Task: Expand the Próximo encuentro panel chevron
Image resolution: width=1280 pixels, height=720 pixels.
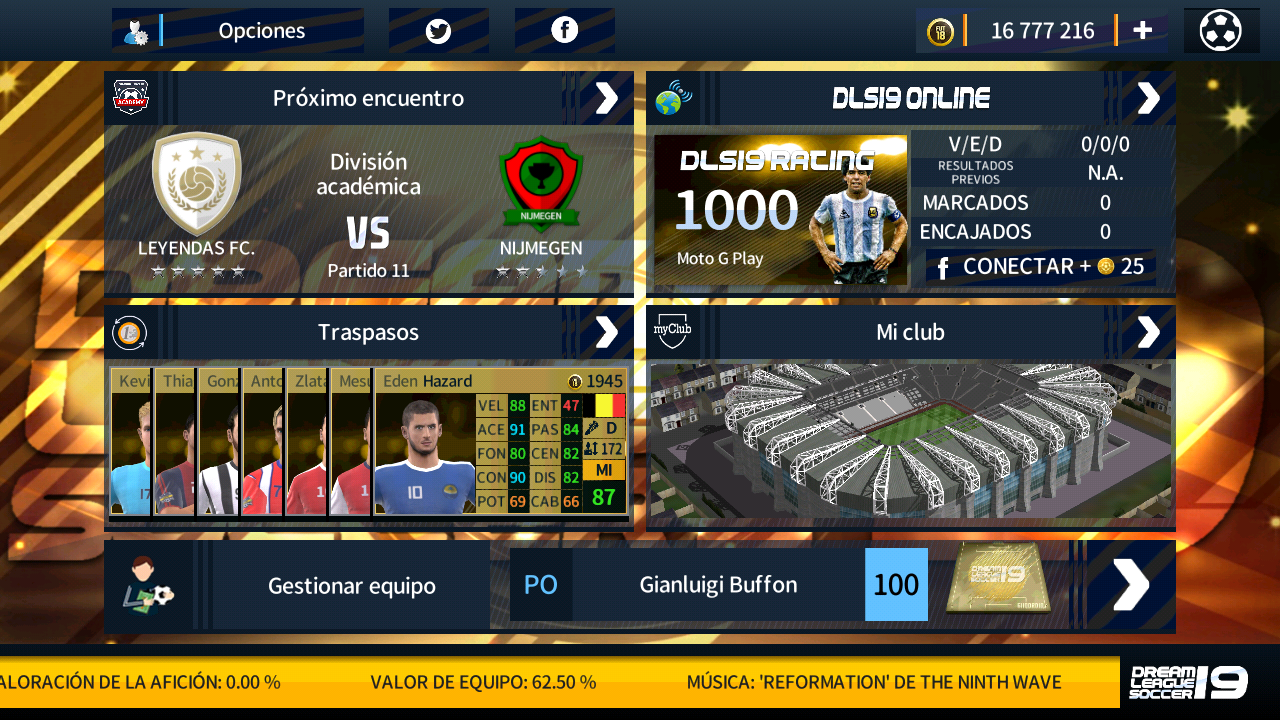Action: (605, 97)
